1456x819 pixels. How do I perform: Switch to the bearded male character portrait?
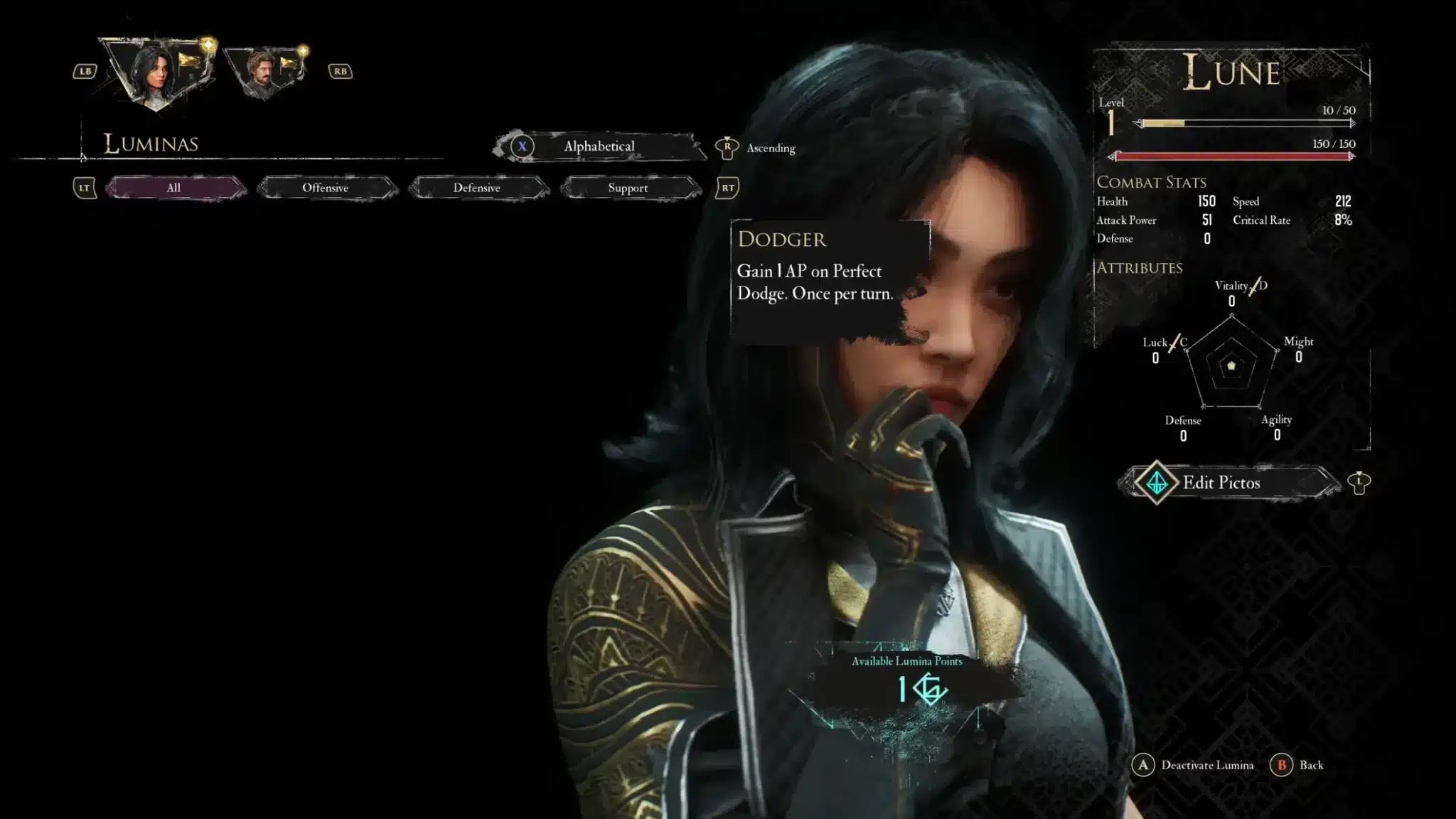[263, 71]
